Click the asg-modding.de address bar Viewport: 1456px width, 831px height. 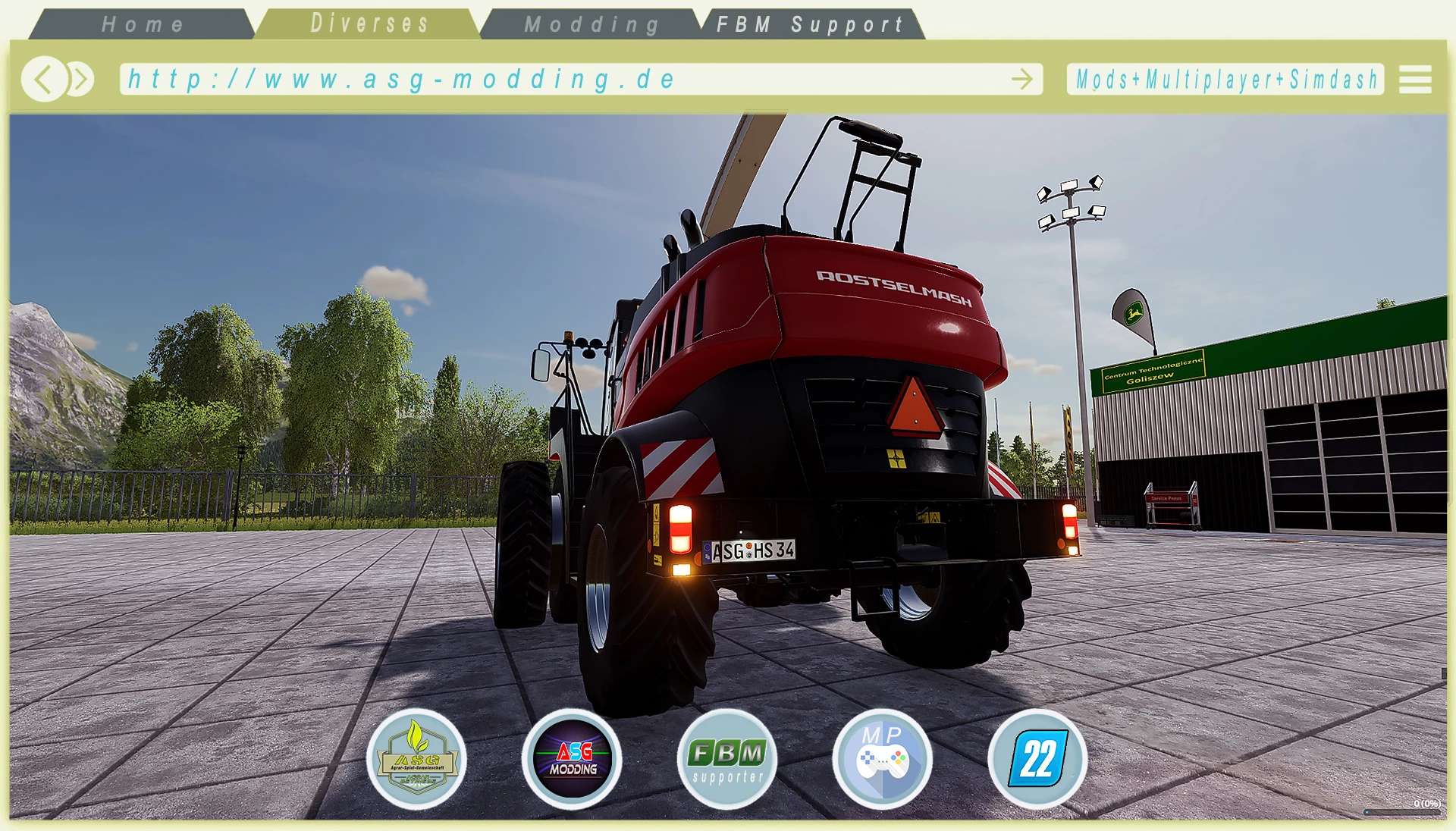coord(561,79)
